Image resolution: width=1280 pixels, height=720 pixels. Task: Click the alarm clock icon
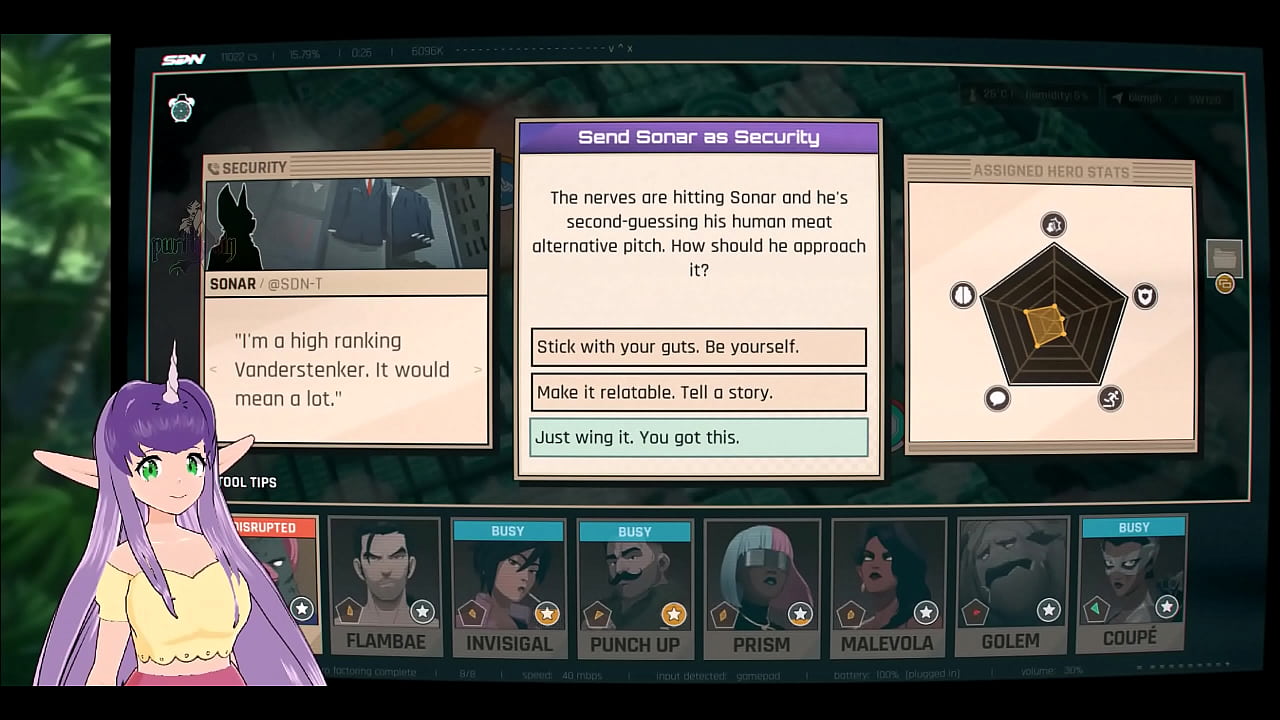pyautogui.click(x=181, y=108)
